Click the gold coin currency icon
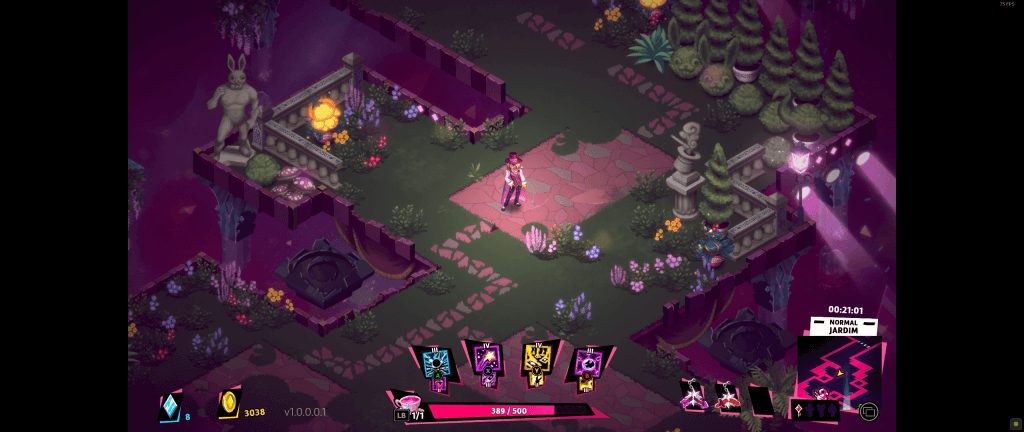The height and width of the screenshot is (432, 1024). click(x=229, y=403)
